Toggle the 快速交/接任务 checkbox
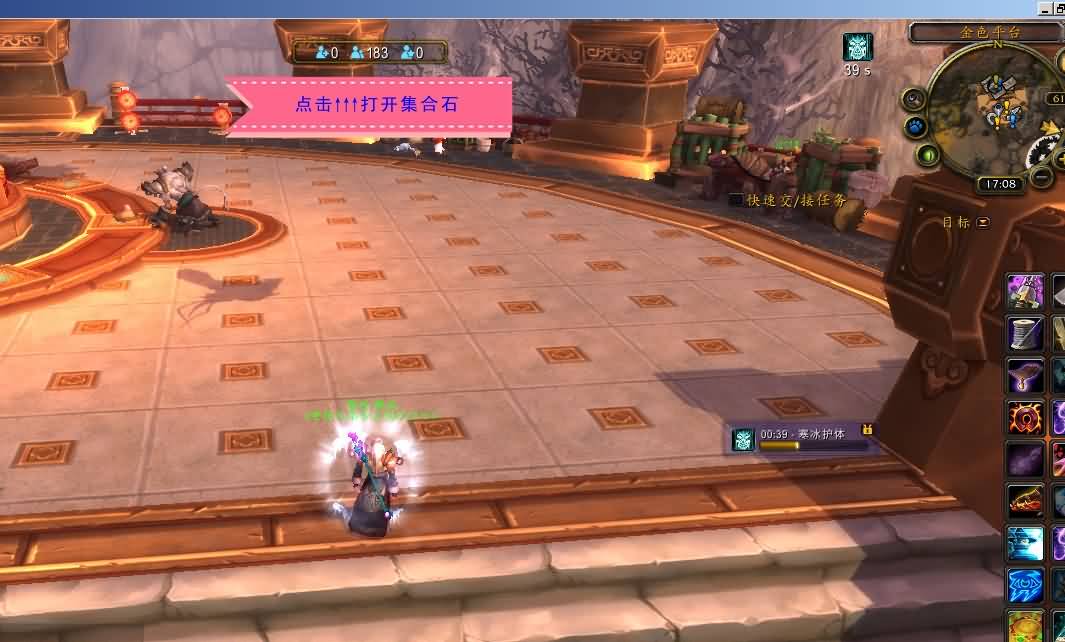The height and width of the screenshot is (642, 1065). click(736, 200)
